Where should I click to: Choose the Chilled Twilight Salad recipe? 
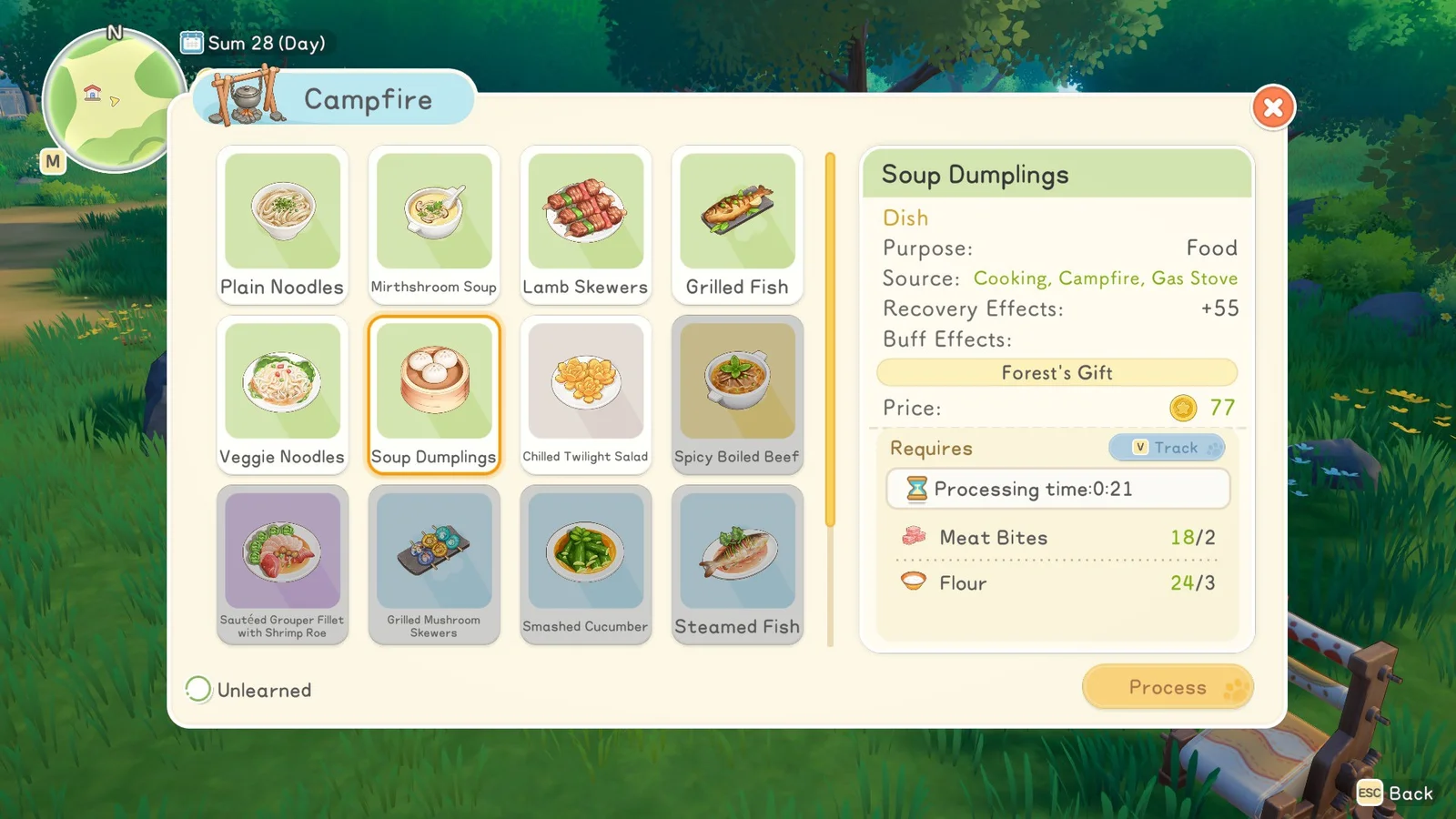click(586, 394)
